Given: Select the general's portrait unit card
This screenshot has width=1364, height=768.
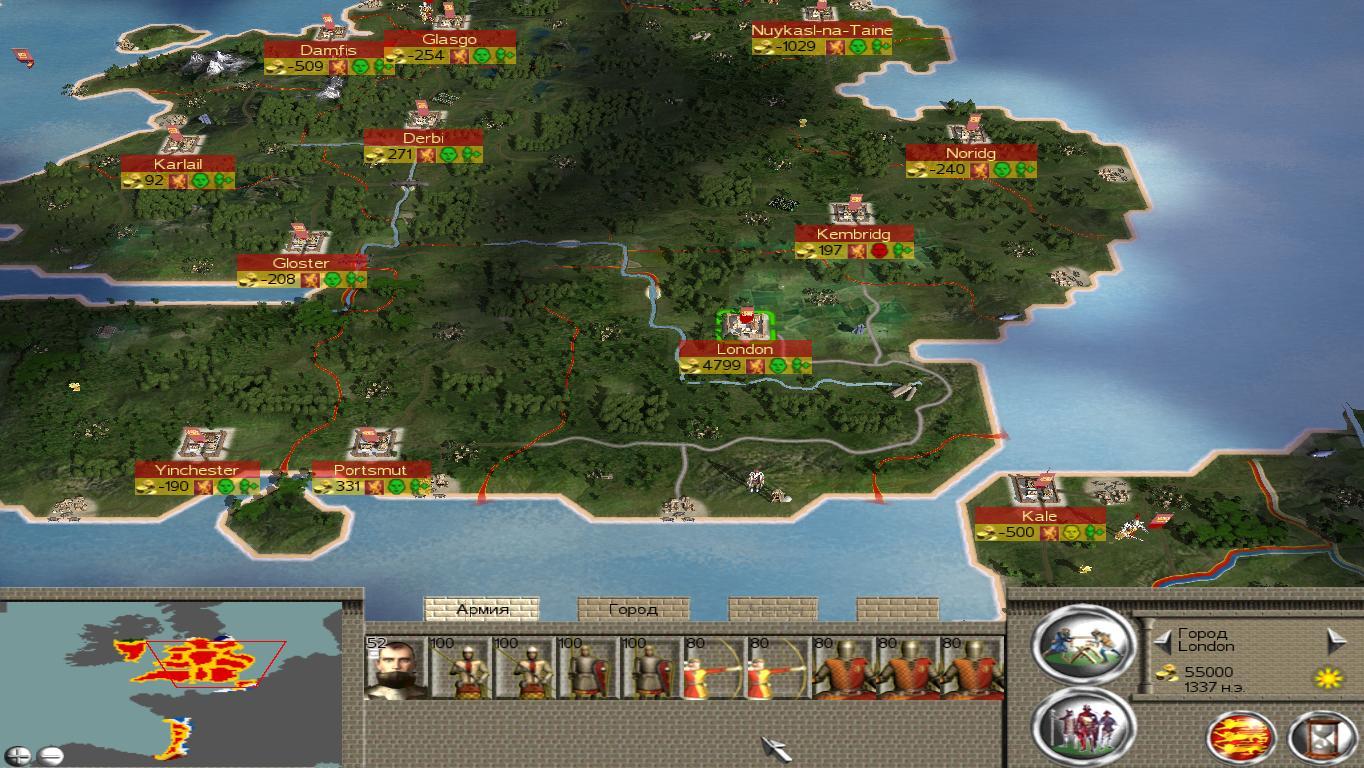Looking at the screenshot, I should click(395, 668).
